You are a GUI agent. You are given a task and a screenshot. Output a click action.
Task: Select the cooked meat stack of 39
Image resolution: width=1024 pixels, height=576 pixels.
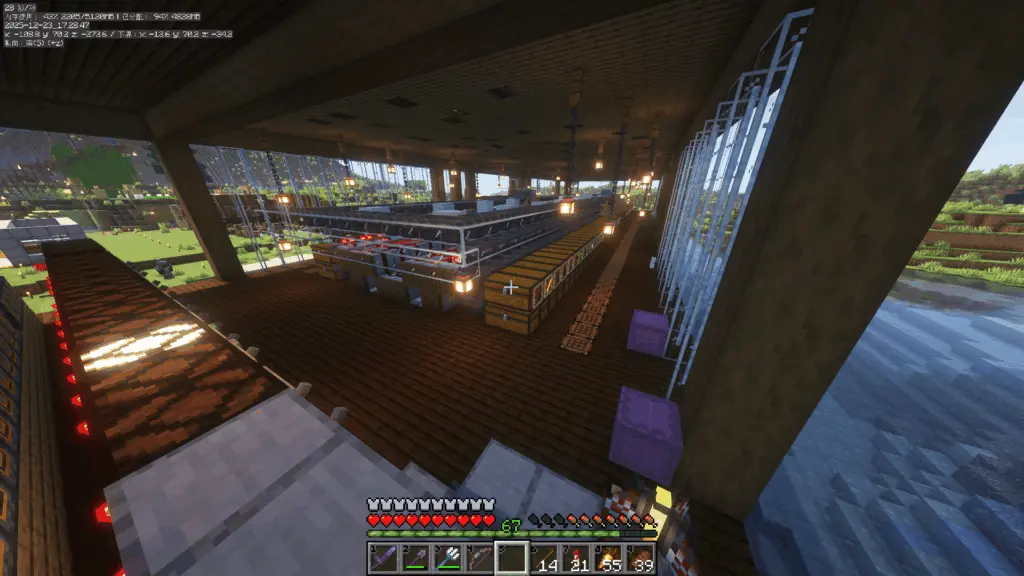click(x=640, y=558)
